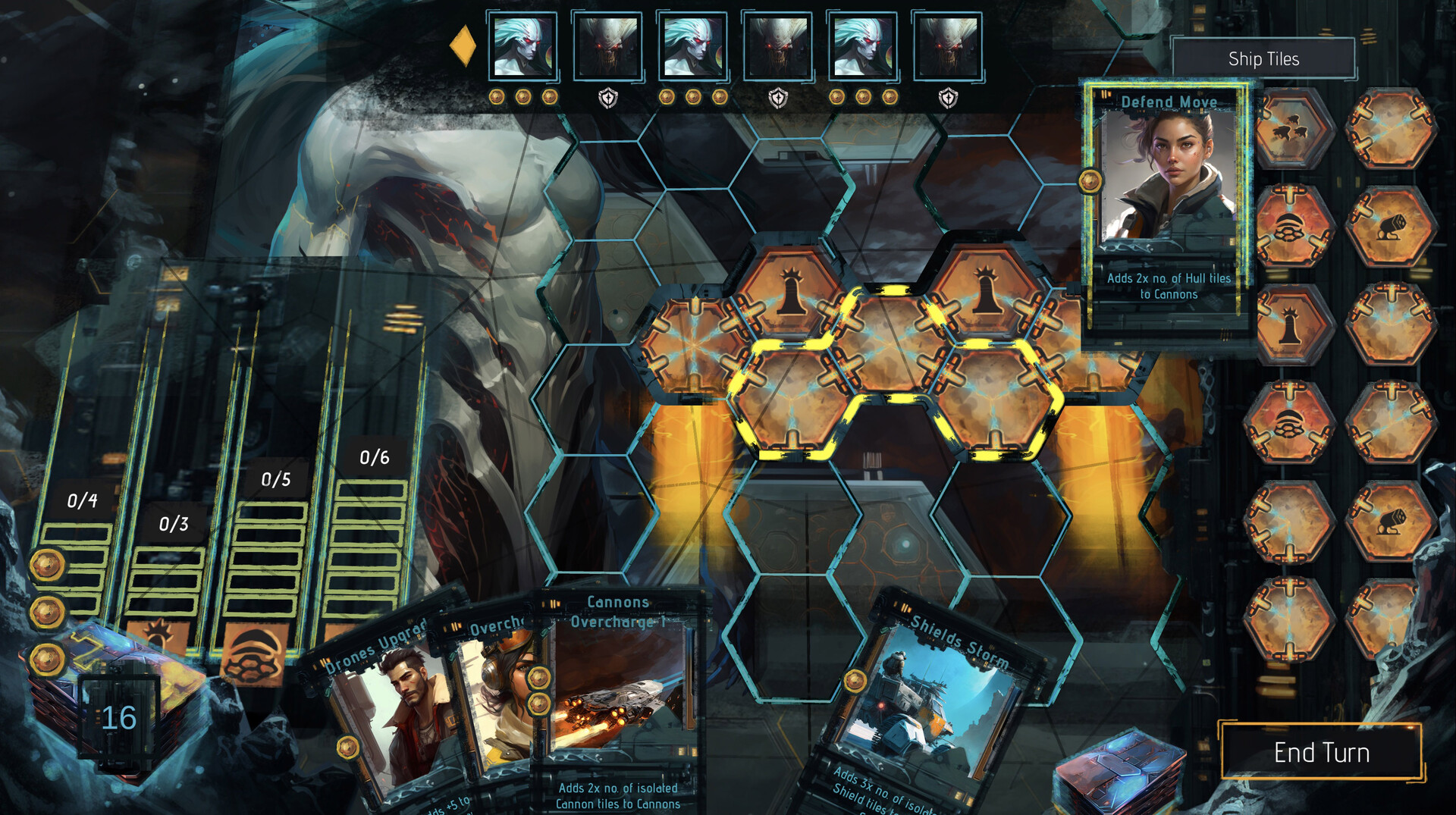Click the deck showing 16 cards remaining
The height and width of the screenshot is (815, 1456).
point(120,716)
